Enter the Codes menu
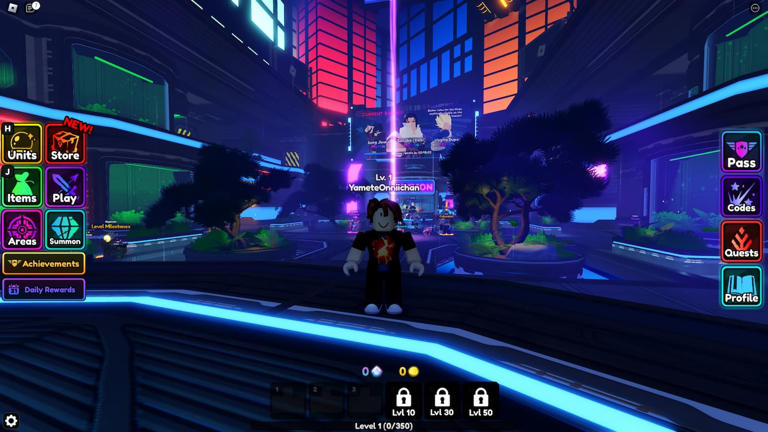768x432 pixels. point(741,197)
